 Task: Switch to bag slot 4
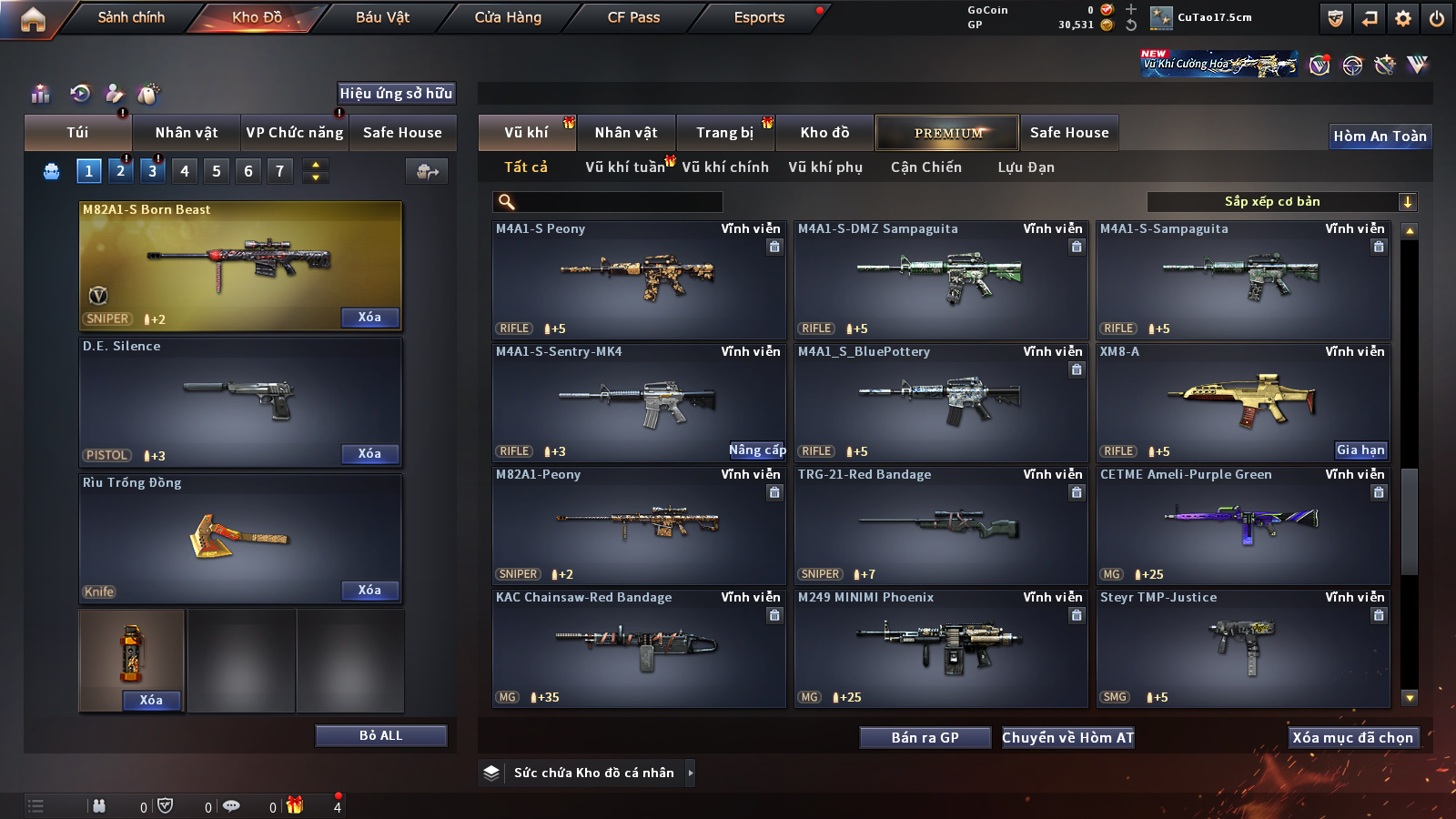pos(185,171)
